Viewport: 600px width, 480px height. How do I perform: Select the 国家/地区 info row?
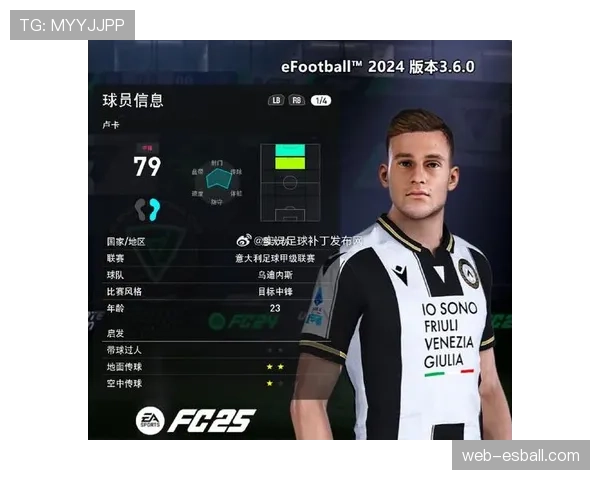[212, 241]
